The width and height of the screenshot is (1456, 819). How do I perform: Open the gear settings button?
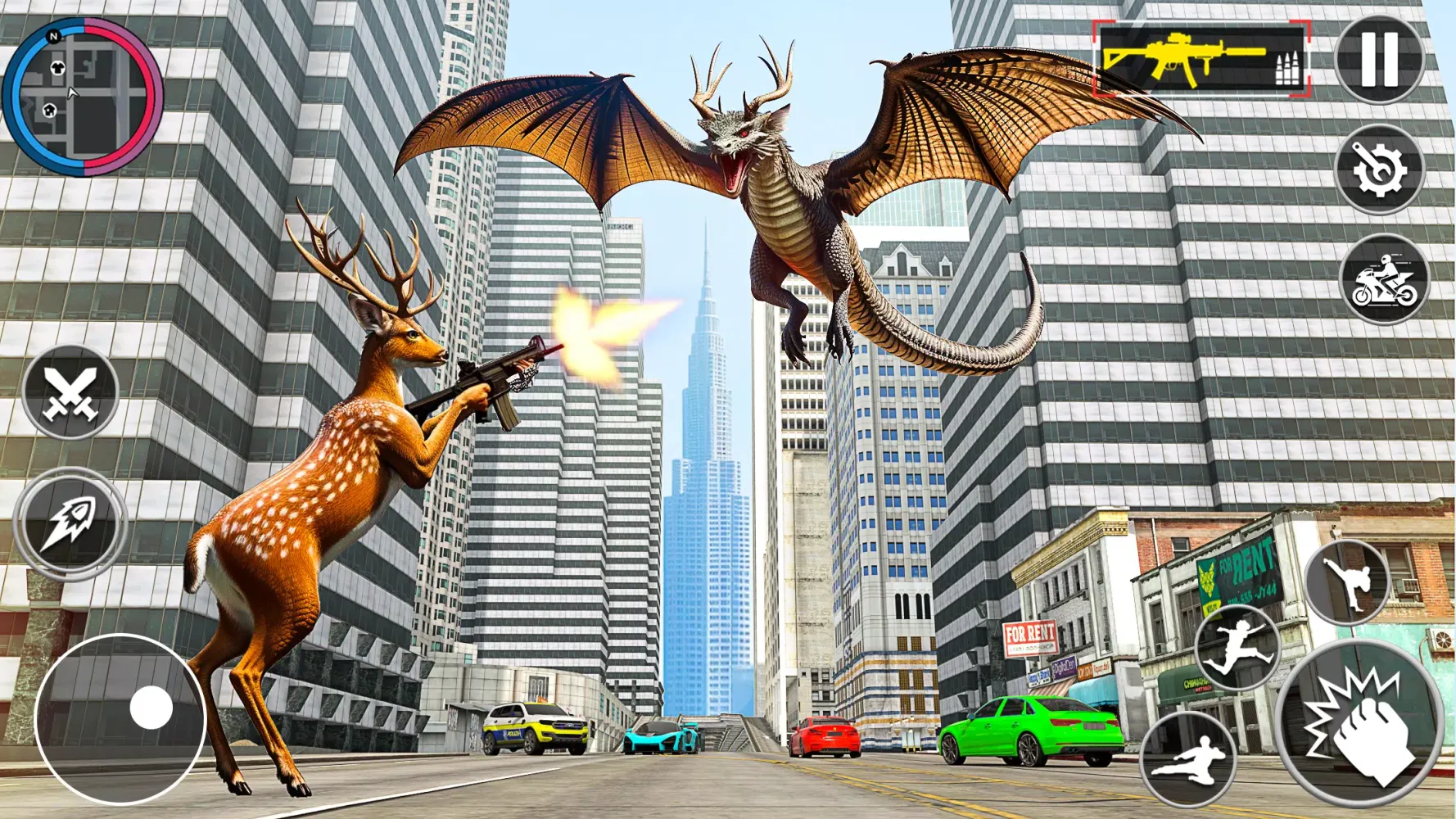tap(1381, 170)
